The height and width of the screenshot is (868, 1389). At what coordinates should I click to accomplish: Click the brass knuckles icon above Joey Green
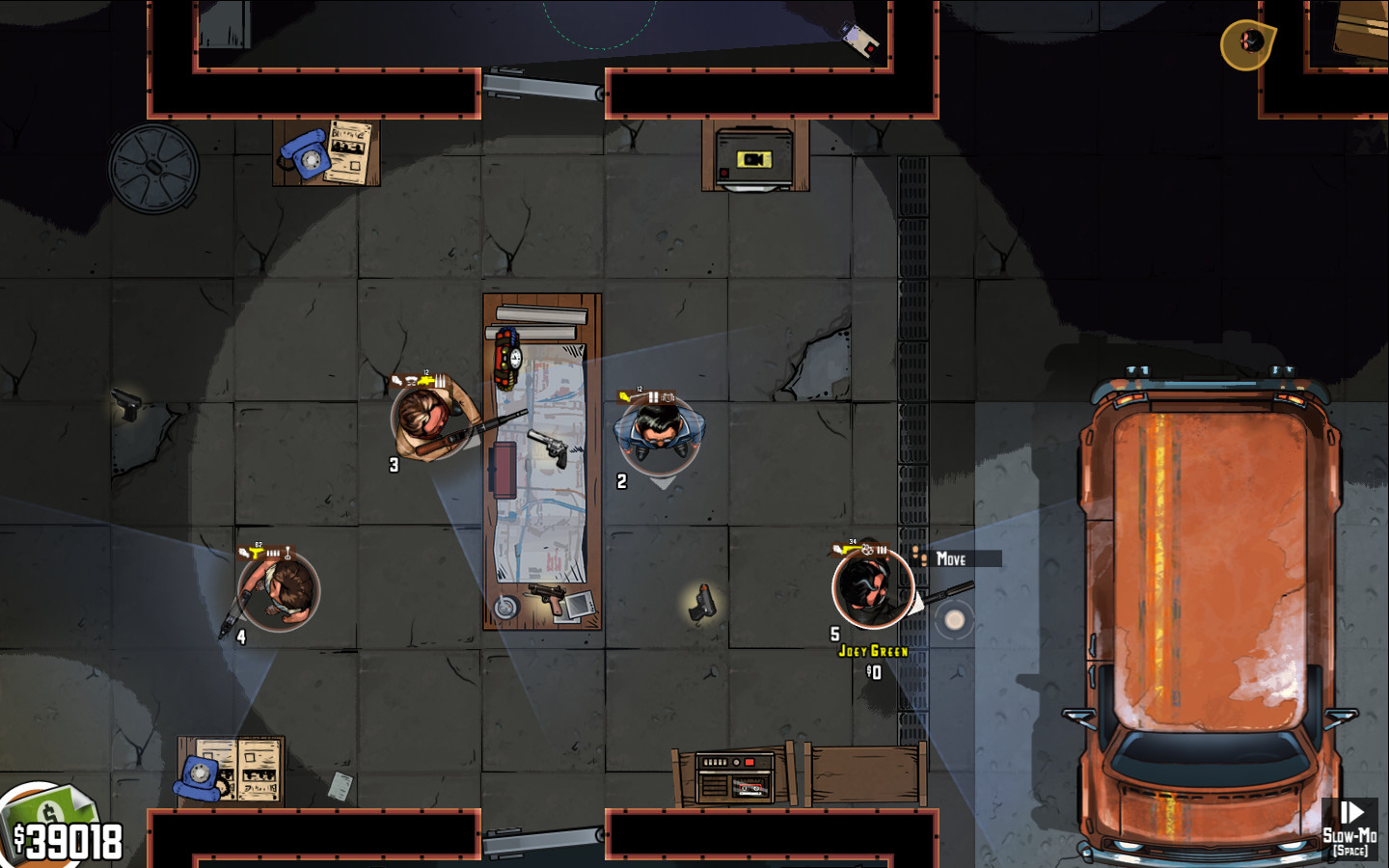867,551
